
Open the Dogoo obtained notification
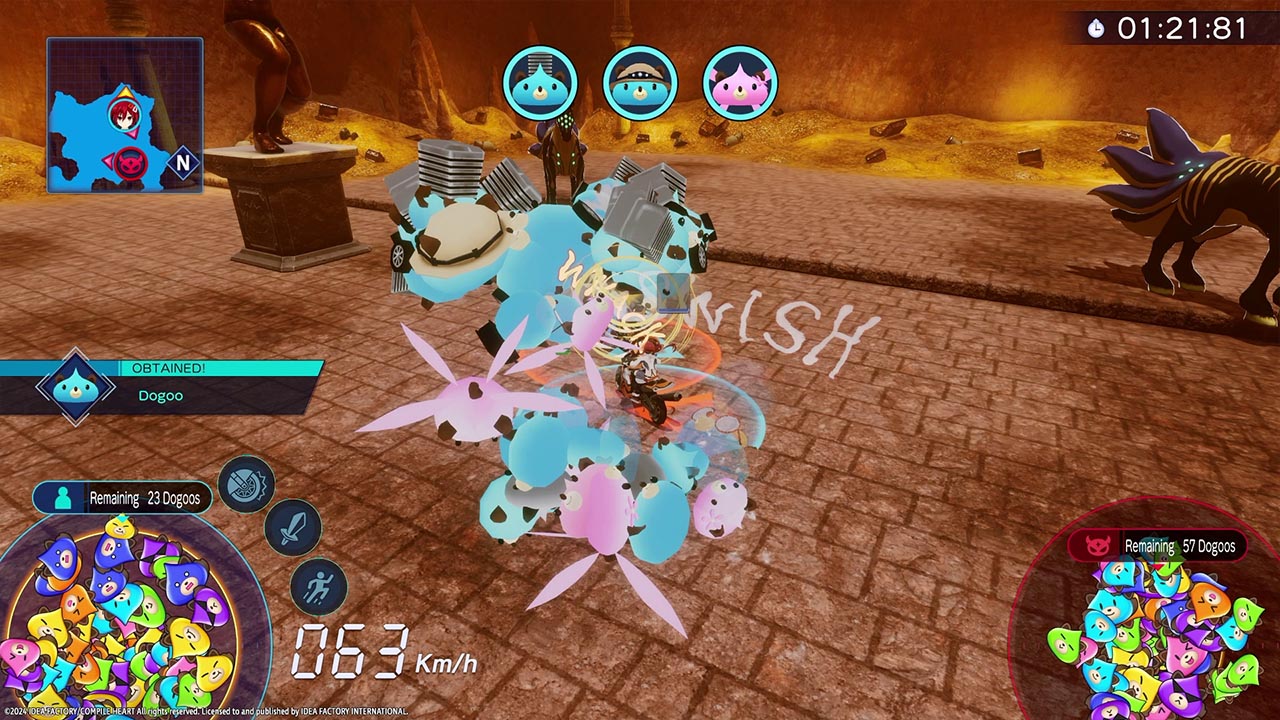click(x=160, y=386)
